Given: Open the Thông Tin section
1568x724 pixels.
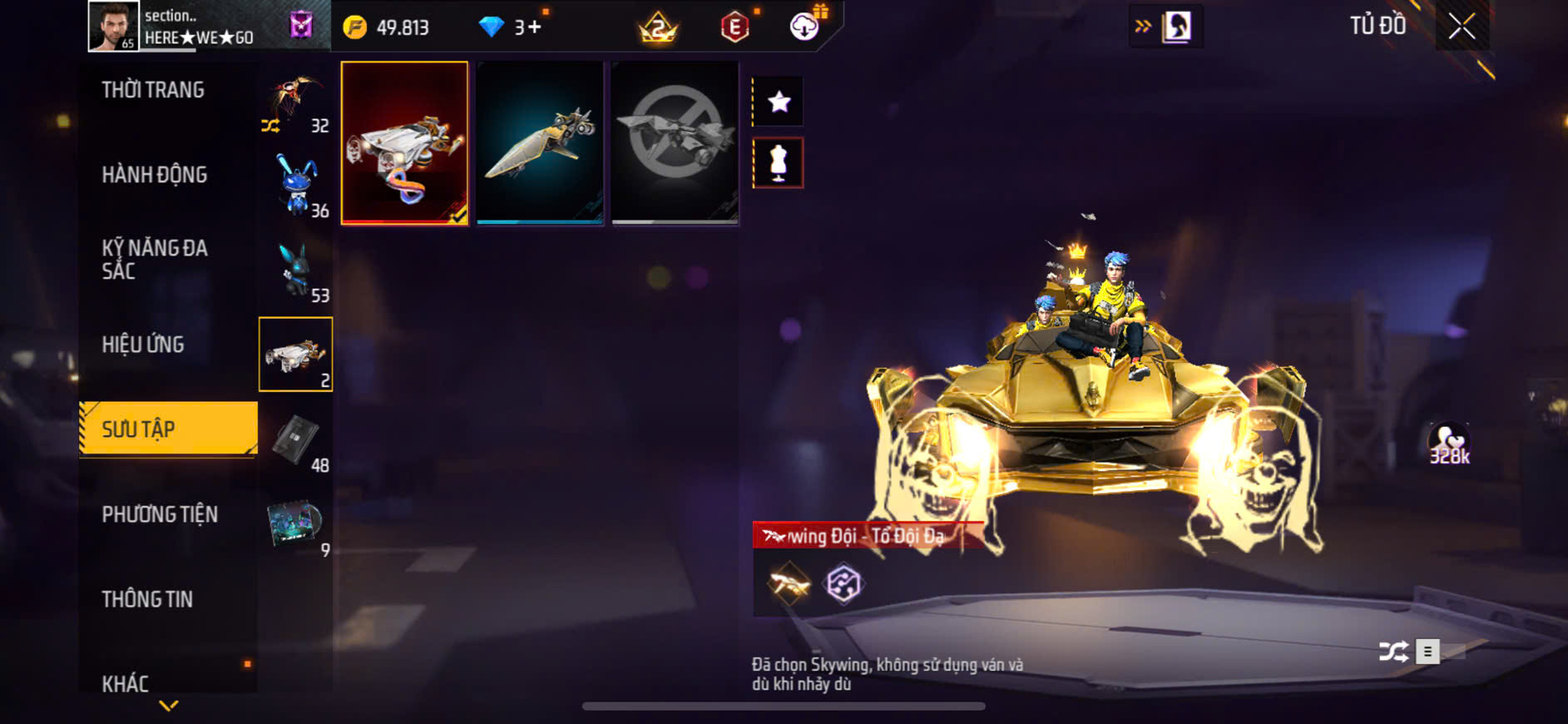Looking at the screenshot, I should tap(147, 599).
